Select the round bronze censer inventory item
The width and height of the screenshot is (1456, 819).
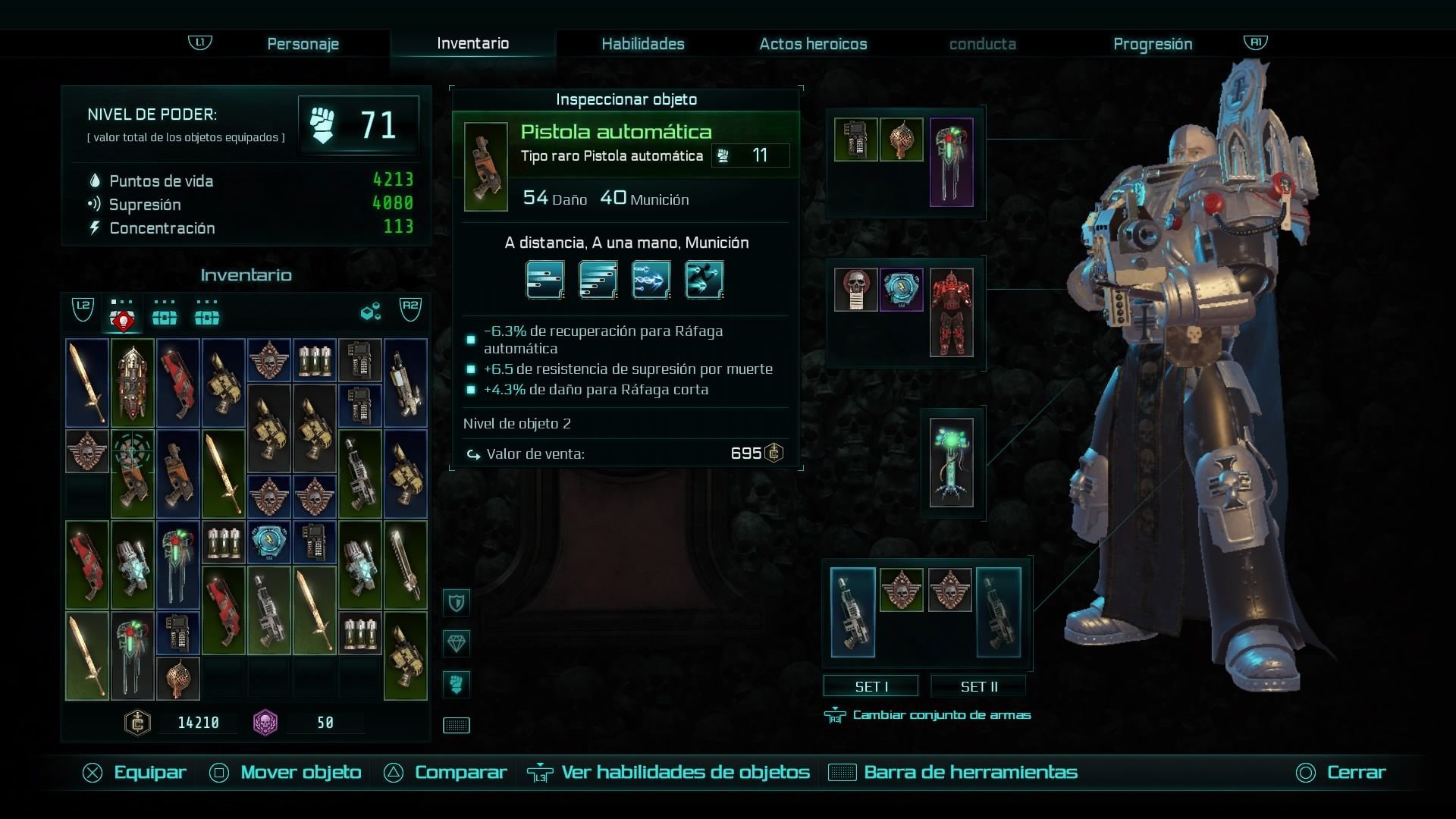(x=178, y=678)
